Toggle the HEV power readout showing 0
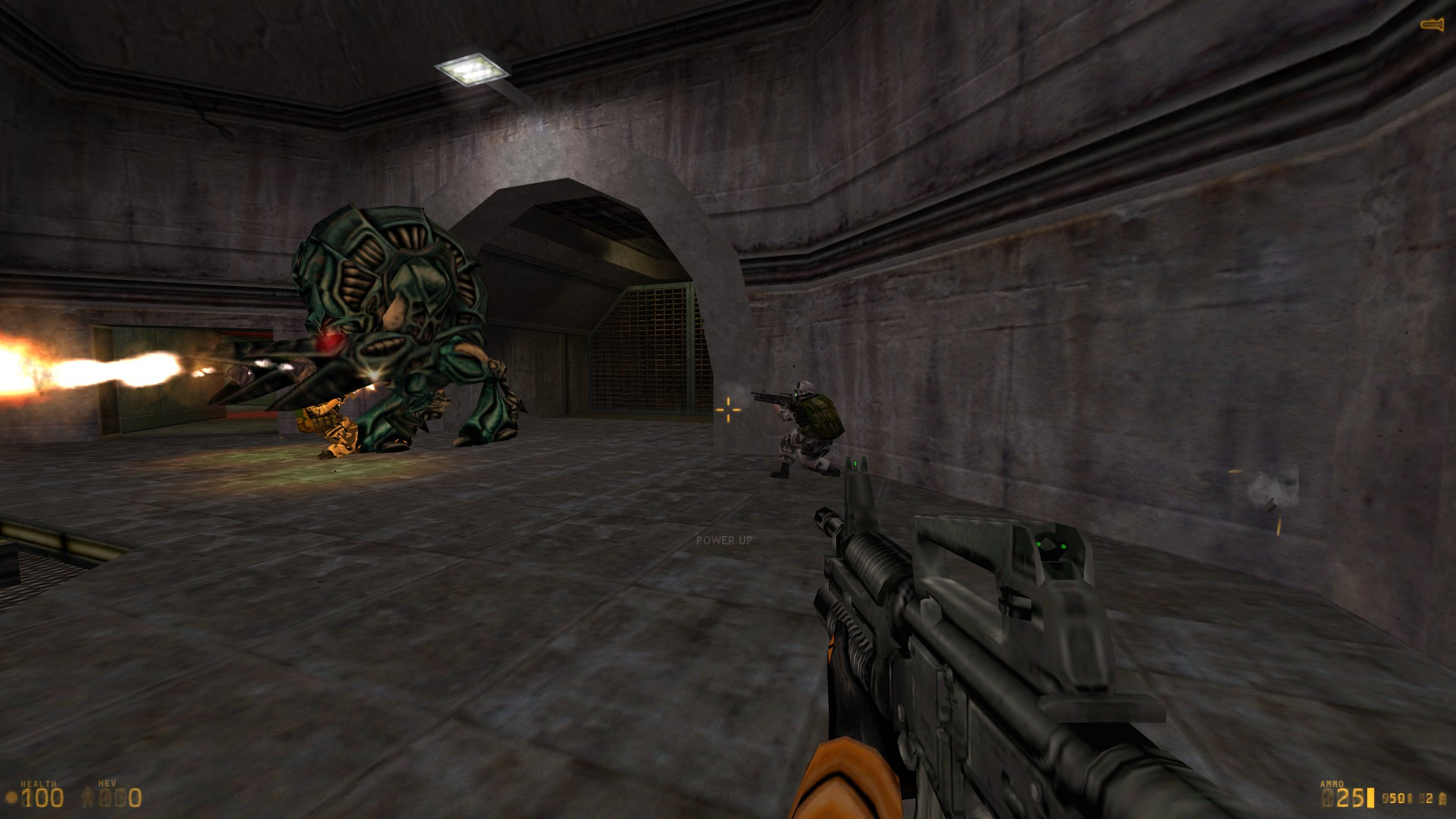The width and height of the screenshot is (1456, 819). tap(135, 799)
